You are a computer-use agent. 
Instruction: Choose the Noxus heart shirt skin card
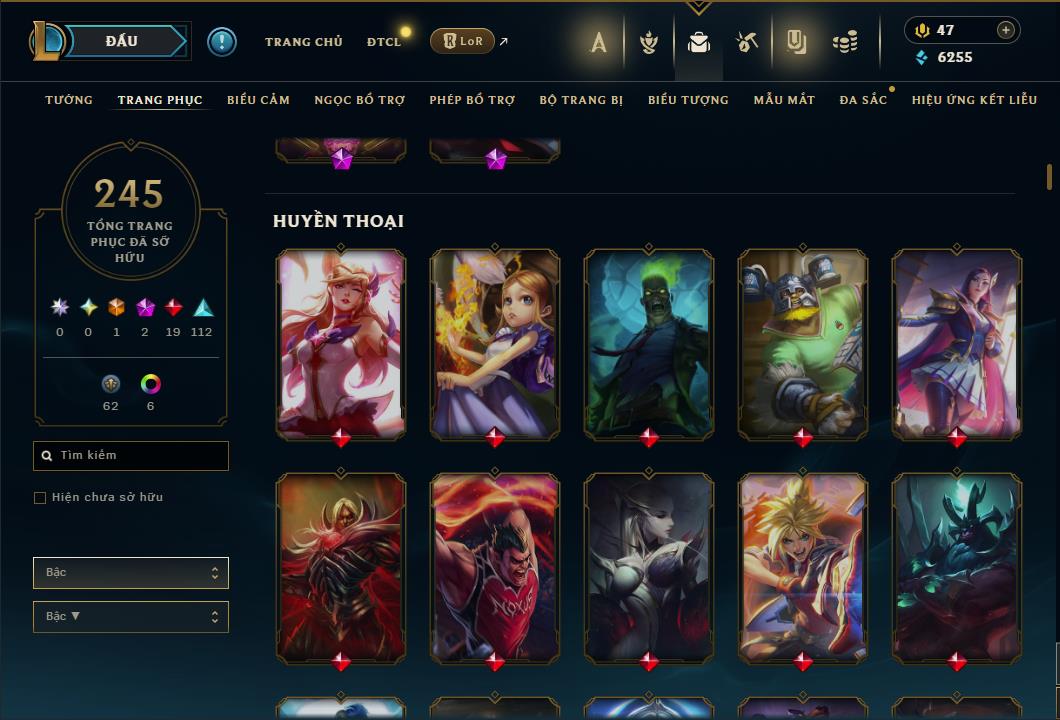pos(495,566)
